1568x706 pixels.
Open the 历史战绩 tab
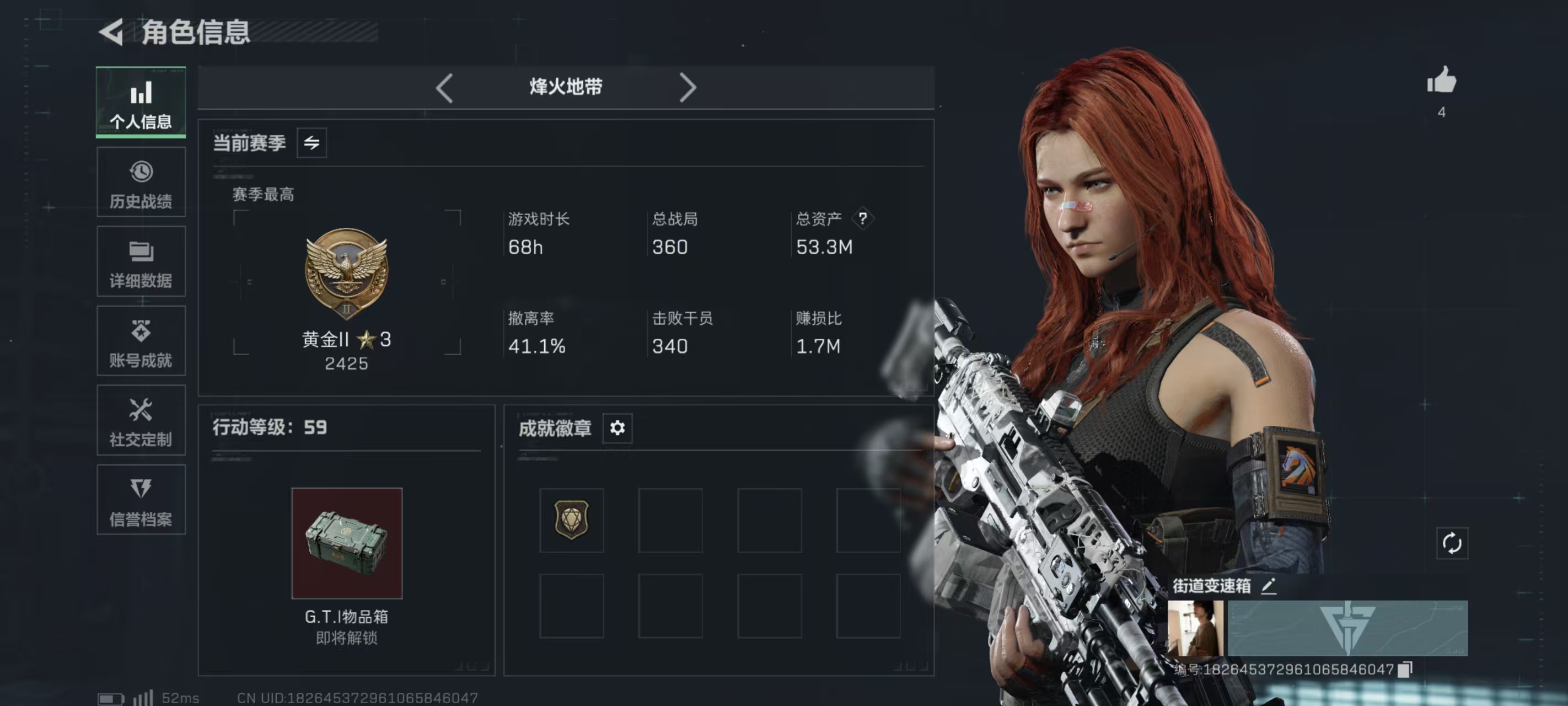coord(141,182)
